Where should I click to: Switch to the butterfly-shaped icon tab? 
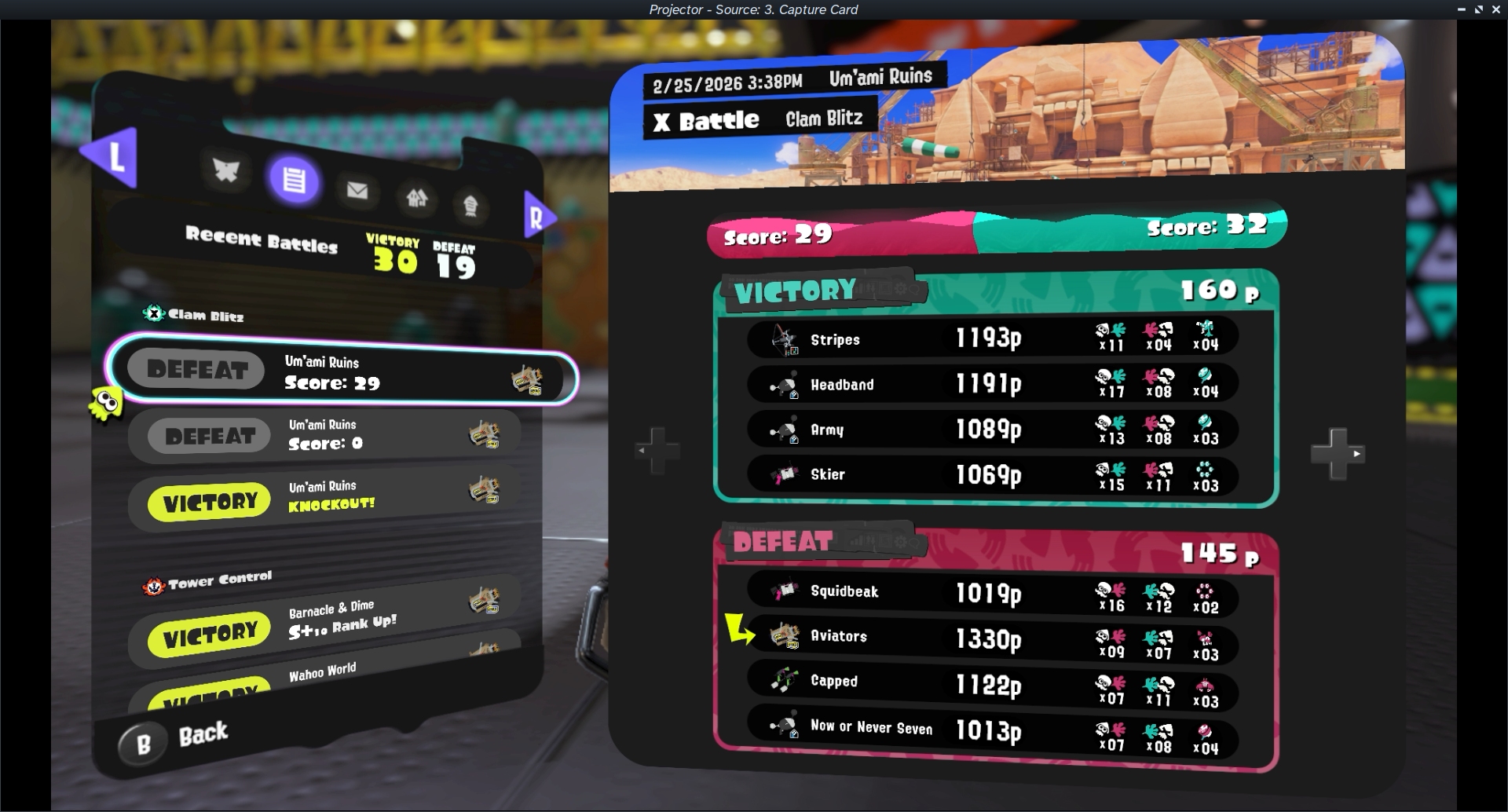coord(226,170)
